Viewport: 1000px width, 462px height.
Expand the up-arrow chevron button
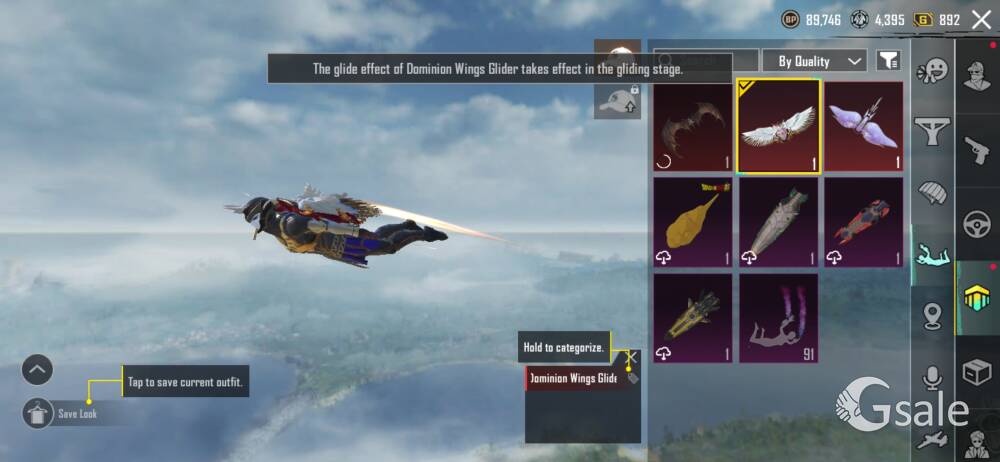(x=37, y=370)
